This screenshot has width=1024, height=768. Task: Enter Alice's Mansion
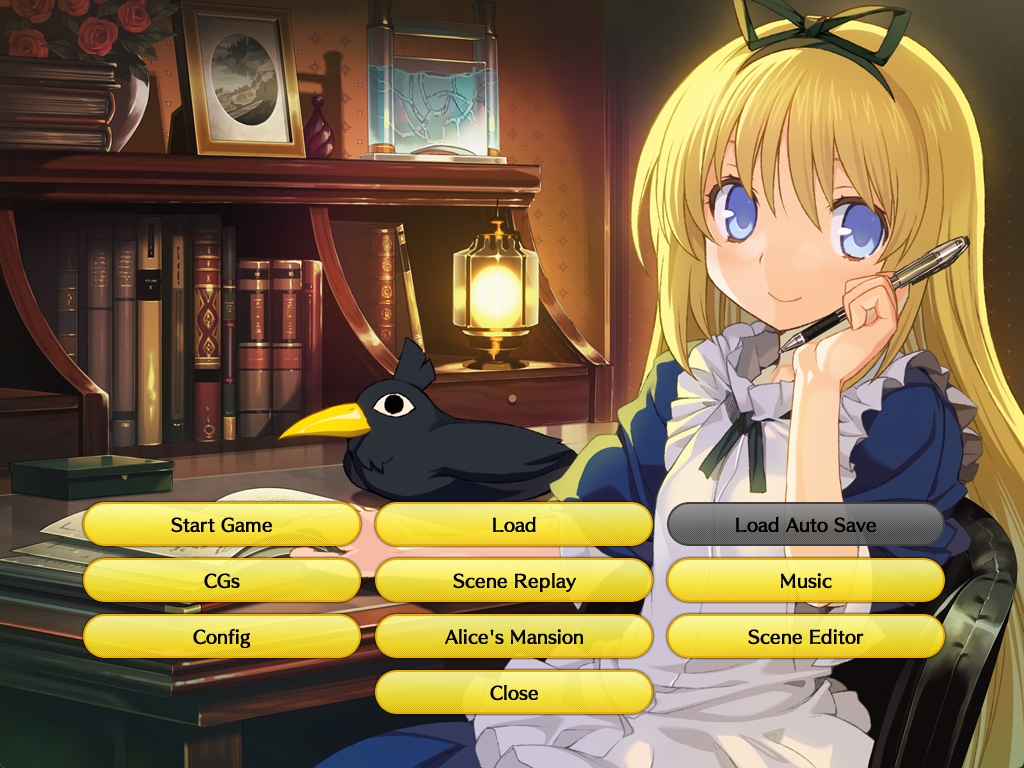[514, 637]
